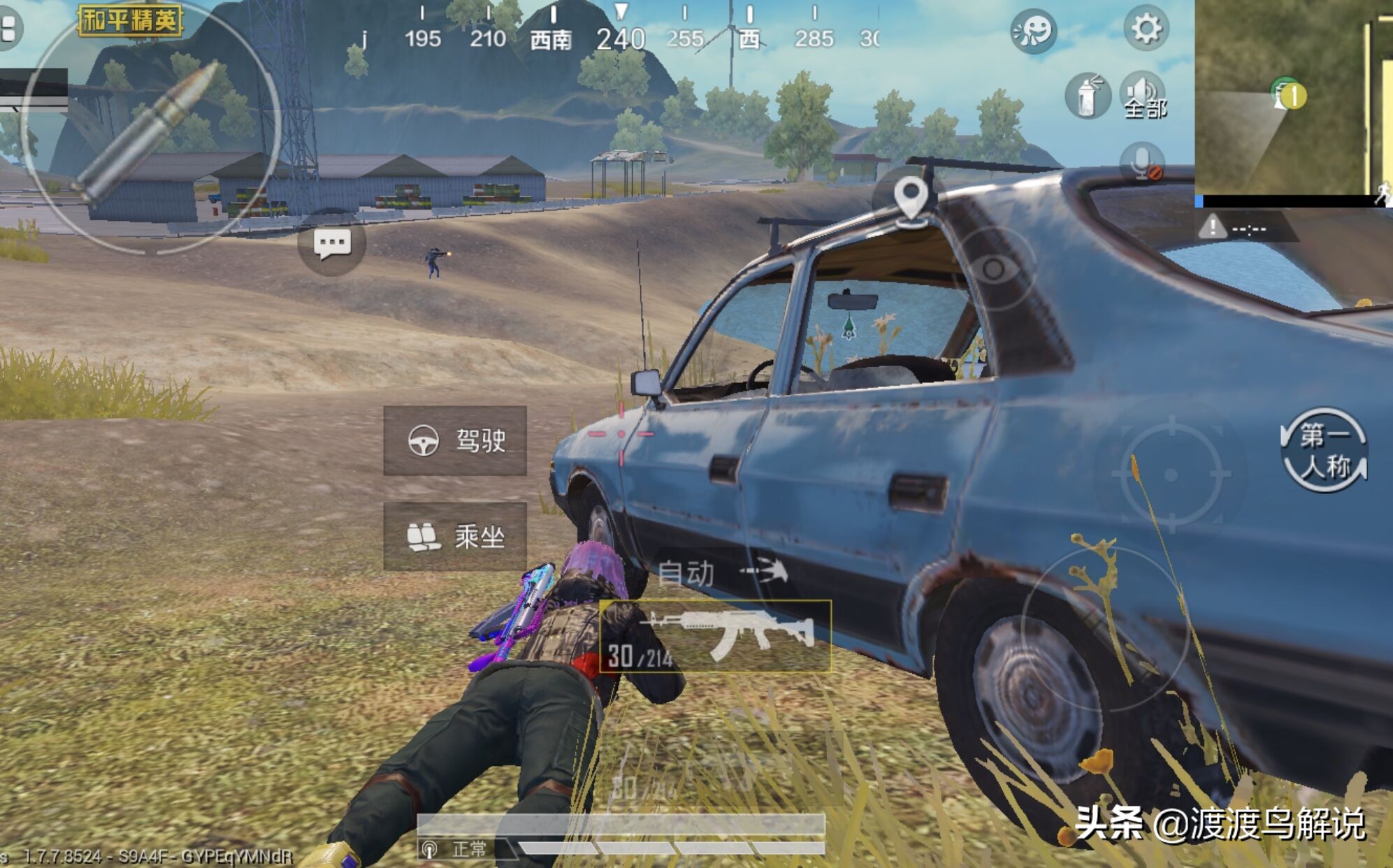
Task: Switch to 第一人称 first-person view
Action: [1324, 451]
